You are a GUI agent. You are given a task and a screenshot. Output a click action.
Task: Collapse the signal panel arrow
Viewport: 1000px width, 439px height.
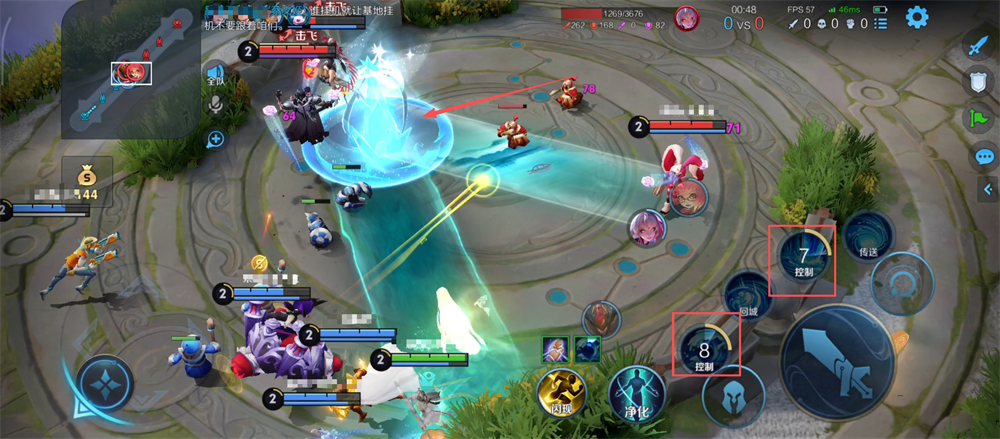click(988, 189)
